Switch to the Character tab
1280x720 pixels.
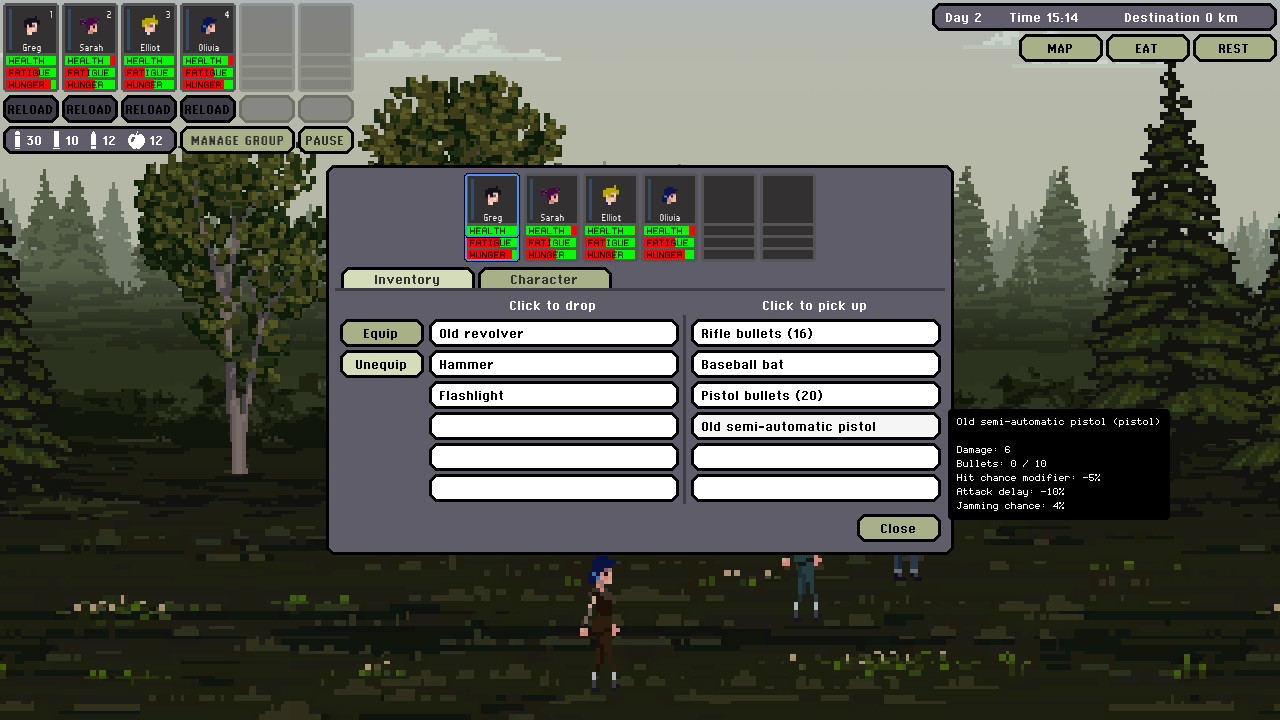544,279
